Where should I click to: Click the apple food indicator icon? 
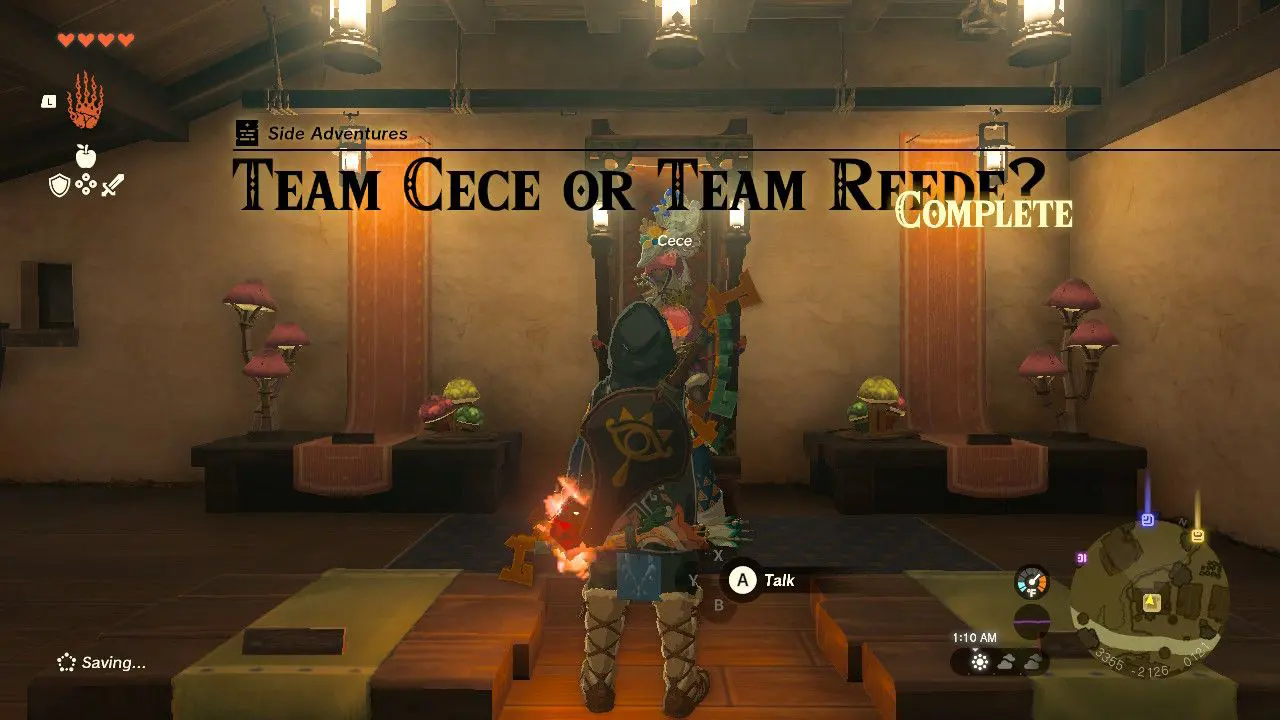[x=86, y=155]
